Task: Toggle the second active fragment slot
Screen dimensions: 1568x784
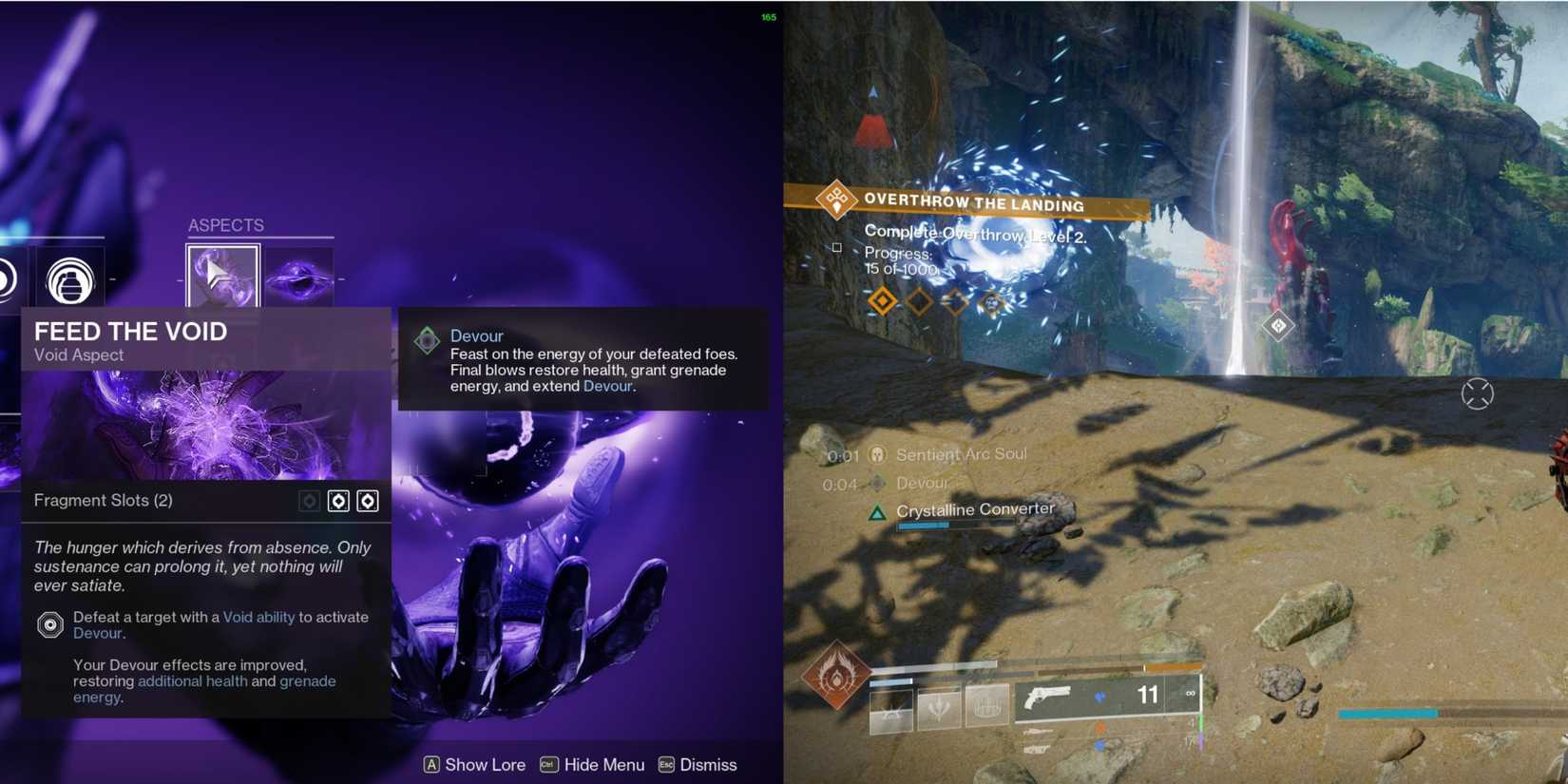Action: pos(368,501)
